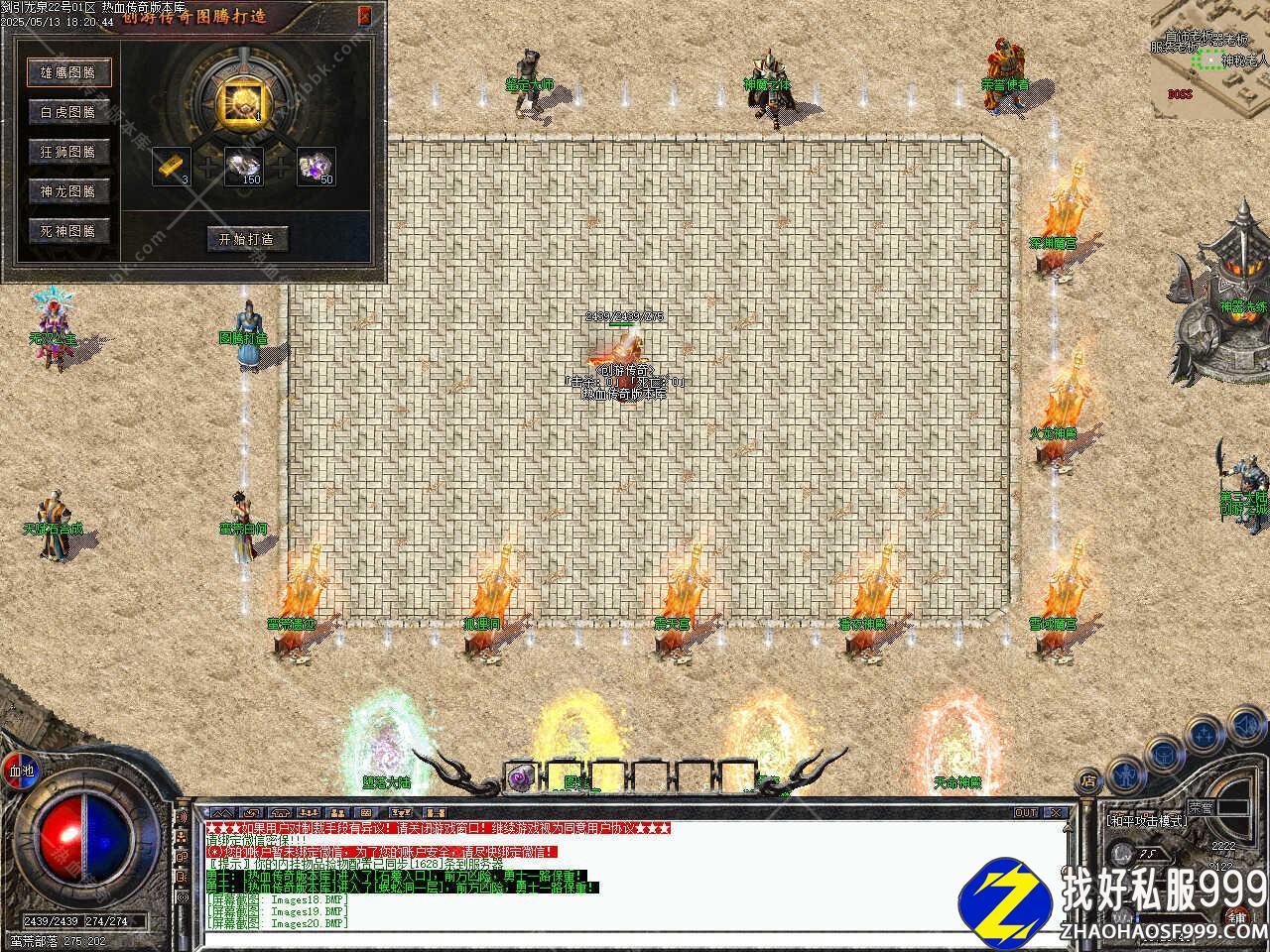Select the 雄鹰图腾 totem option
The height and width of the screenshot is (952, 1270).
coord(68,72)
